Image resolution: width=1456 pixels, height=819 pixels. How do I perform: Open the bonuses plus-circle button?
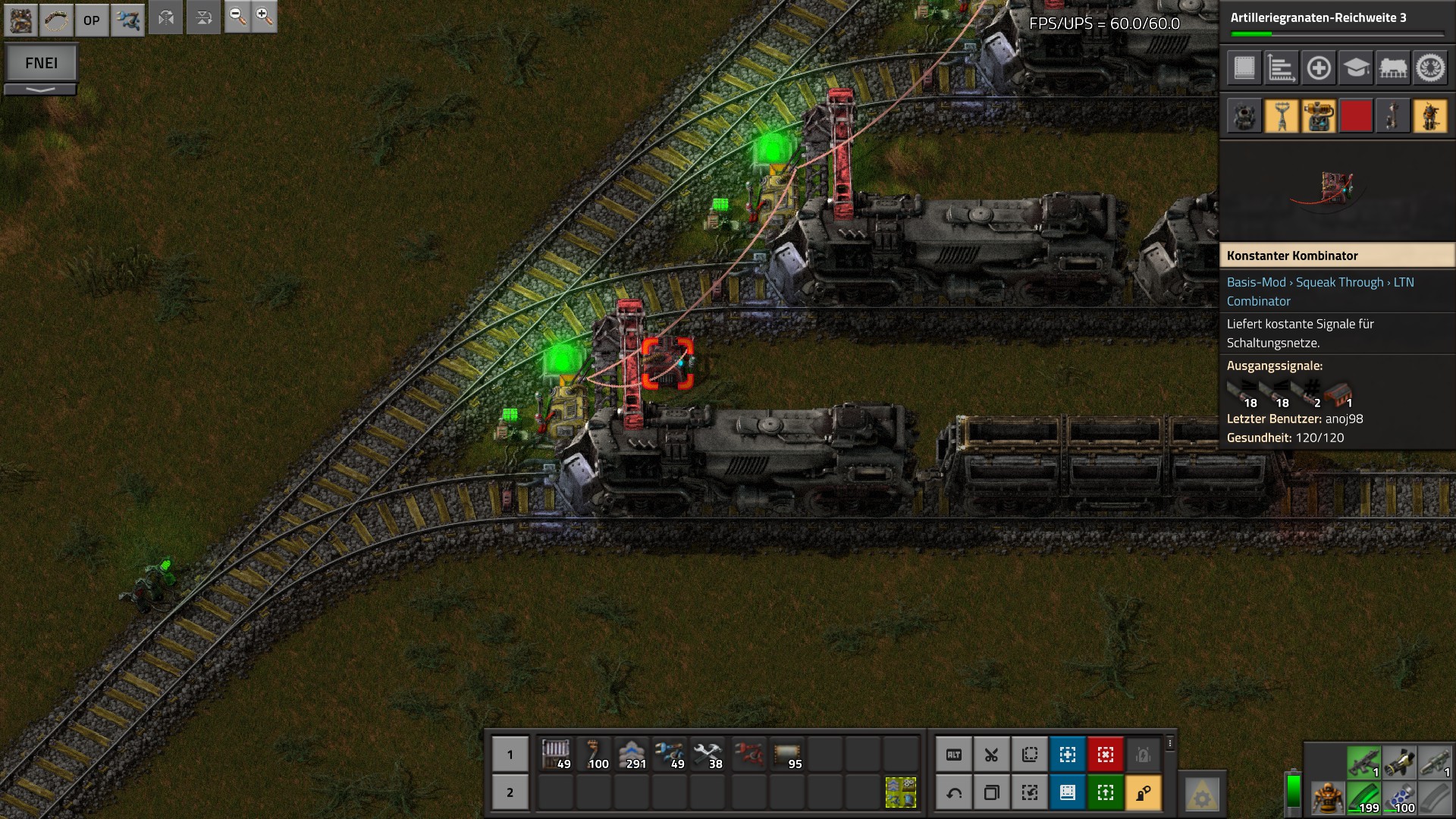pyautogui.click(x=1319, y=68)
